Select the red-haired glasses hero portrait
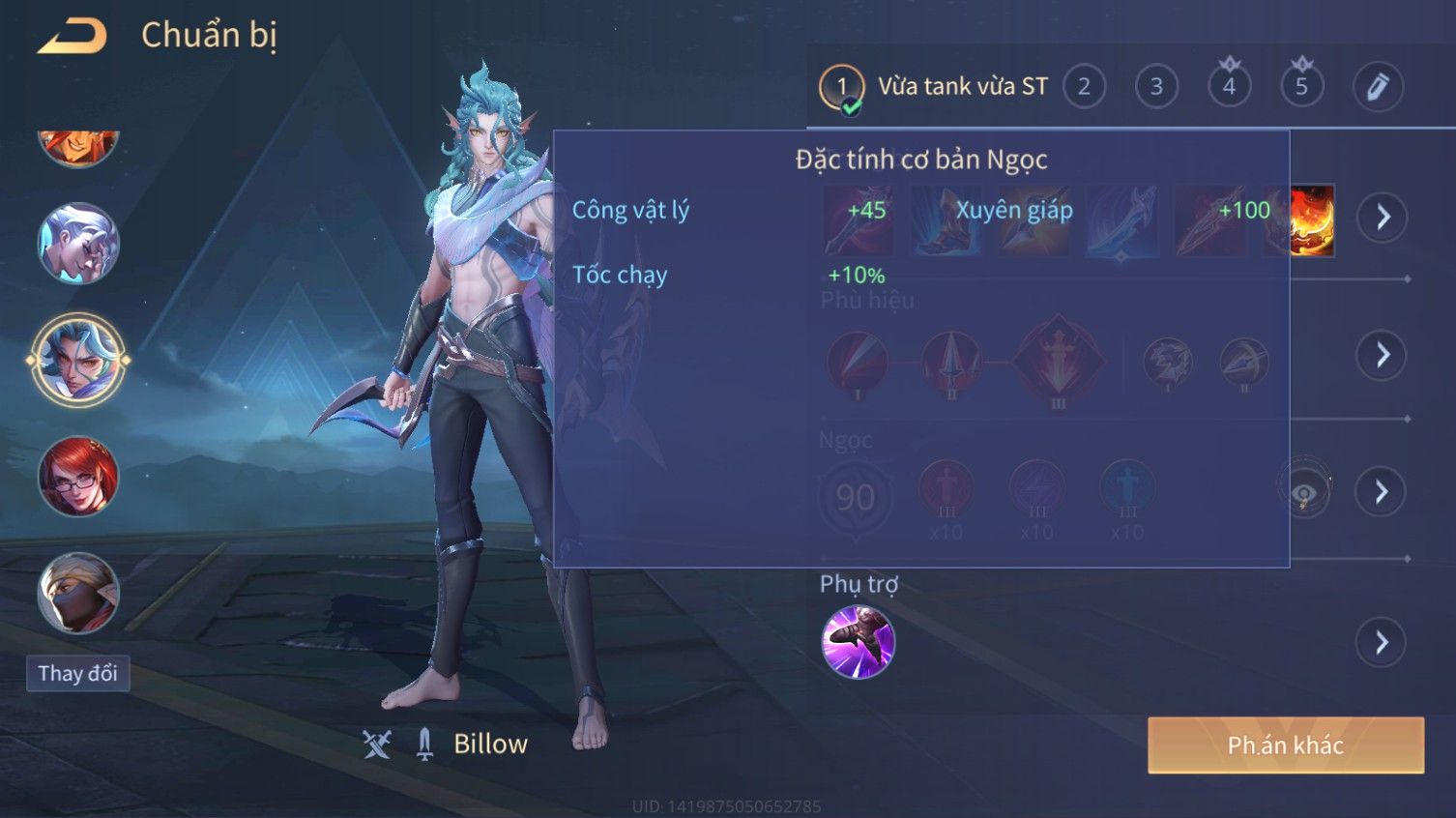 (x=78, y=477)
